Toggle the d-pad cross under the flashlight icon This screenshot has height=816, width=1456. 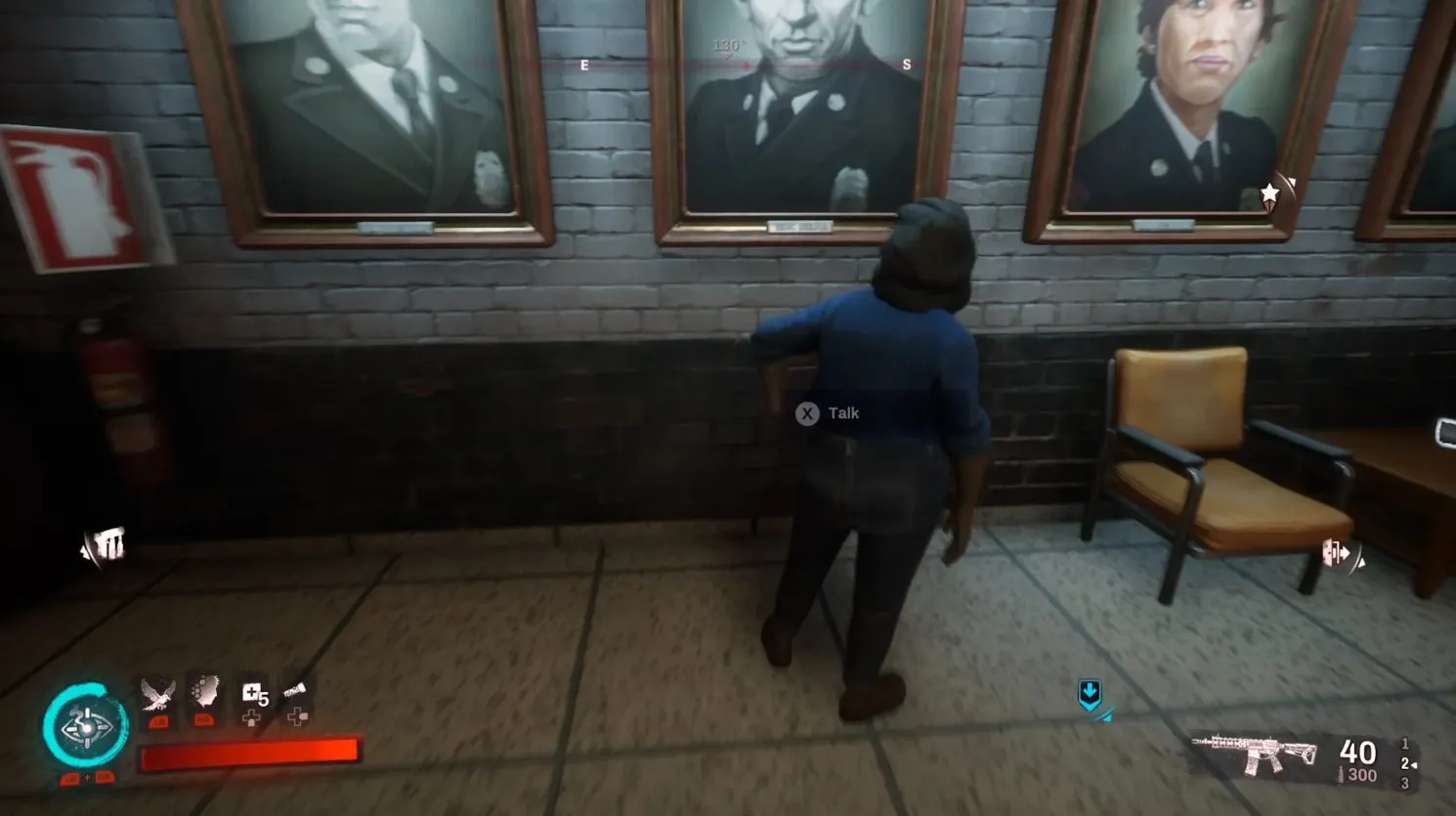pos(296,716)
